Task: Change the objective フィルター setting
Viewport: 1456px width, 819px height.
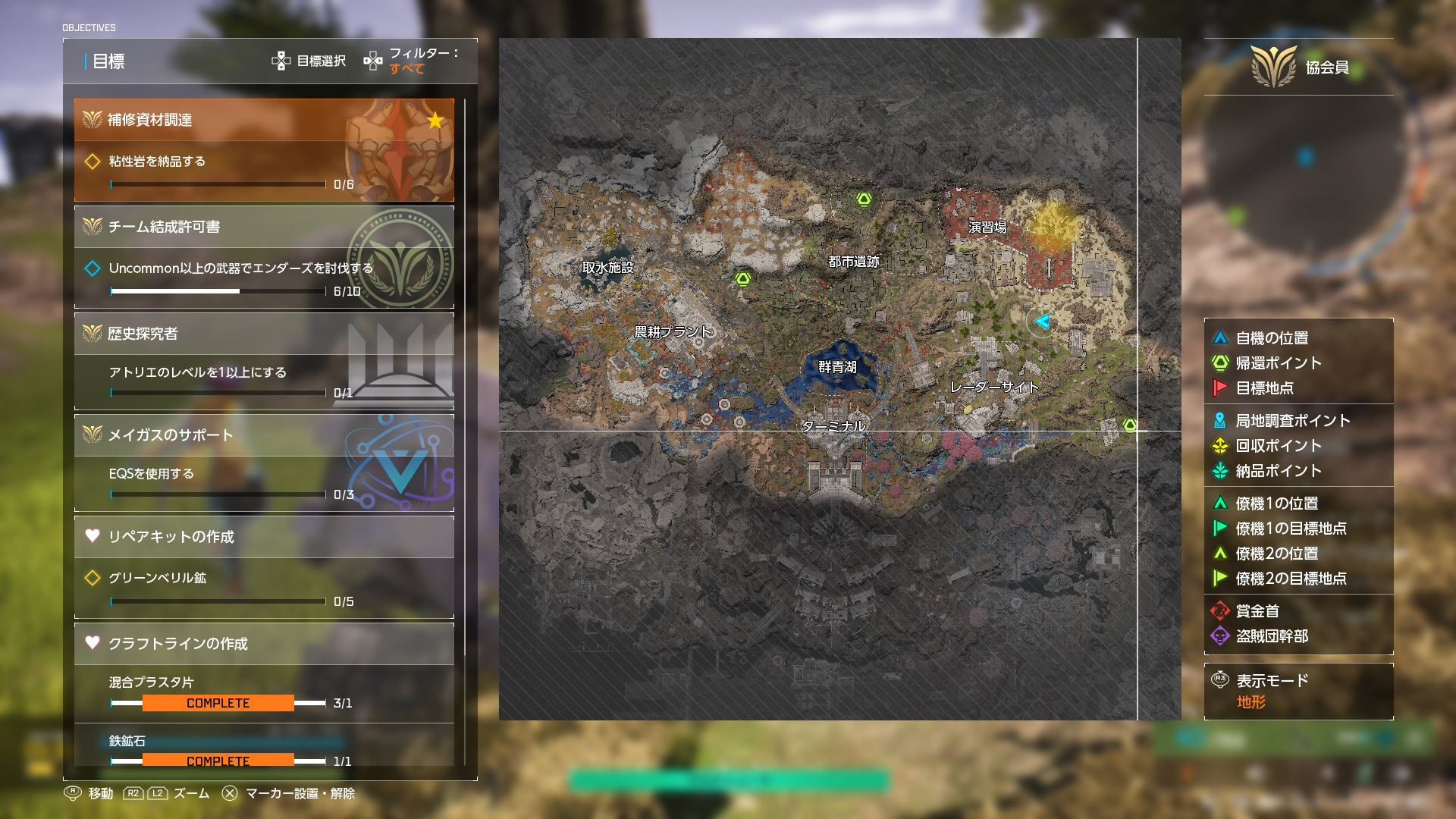Action: tap(413, 61)
